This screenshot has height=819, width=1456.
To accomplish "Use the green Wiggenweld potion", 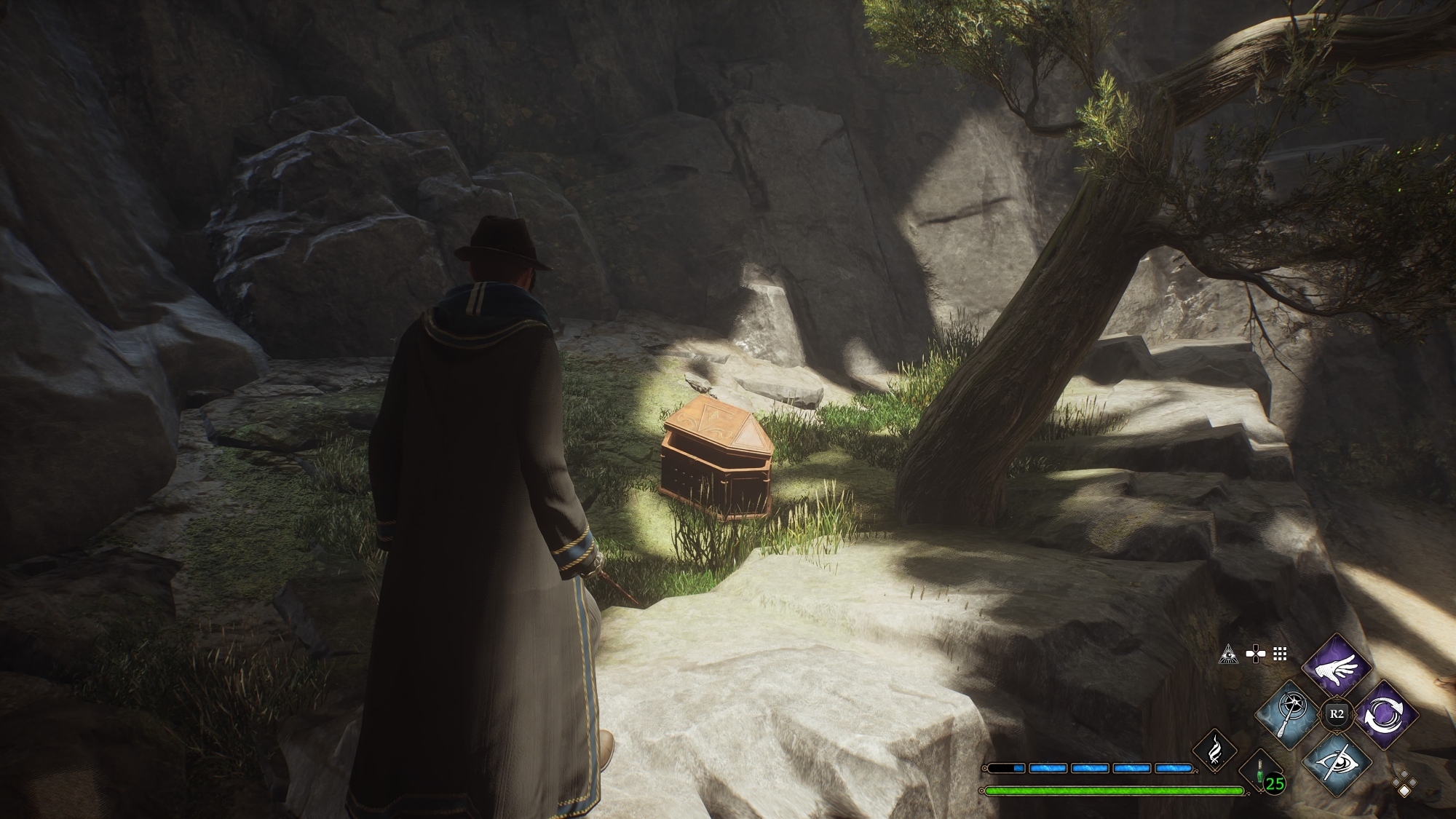I will [x=1260, y=772].
